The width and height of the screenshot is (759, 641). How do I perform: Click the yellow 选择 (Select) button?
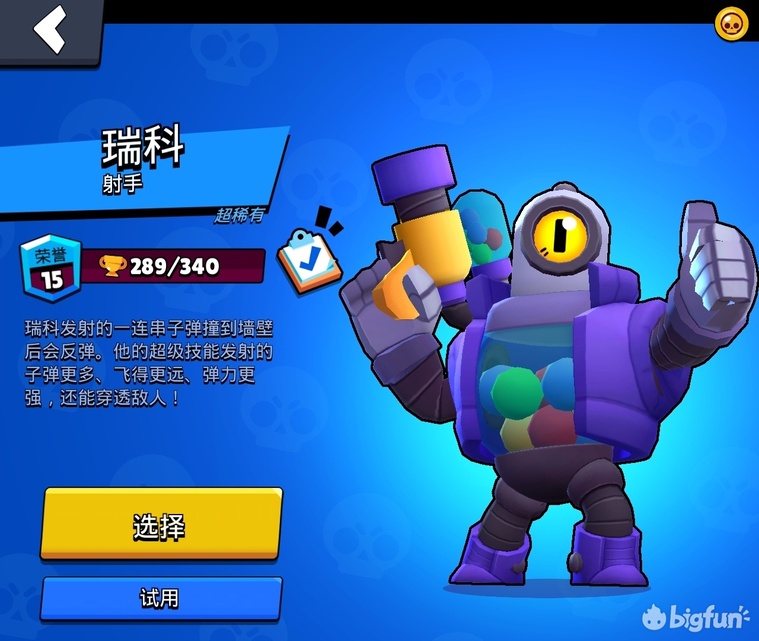click(160, 525)
